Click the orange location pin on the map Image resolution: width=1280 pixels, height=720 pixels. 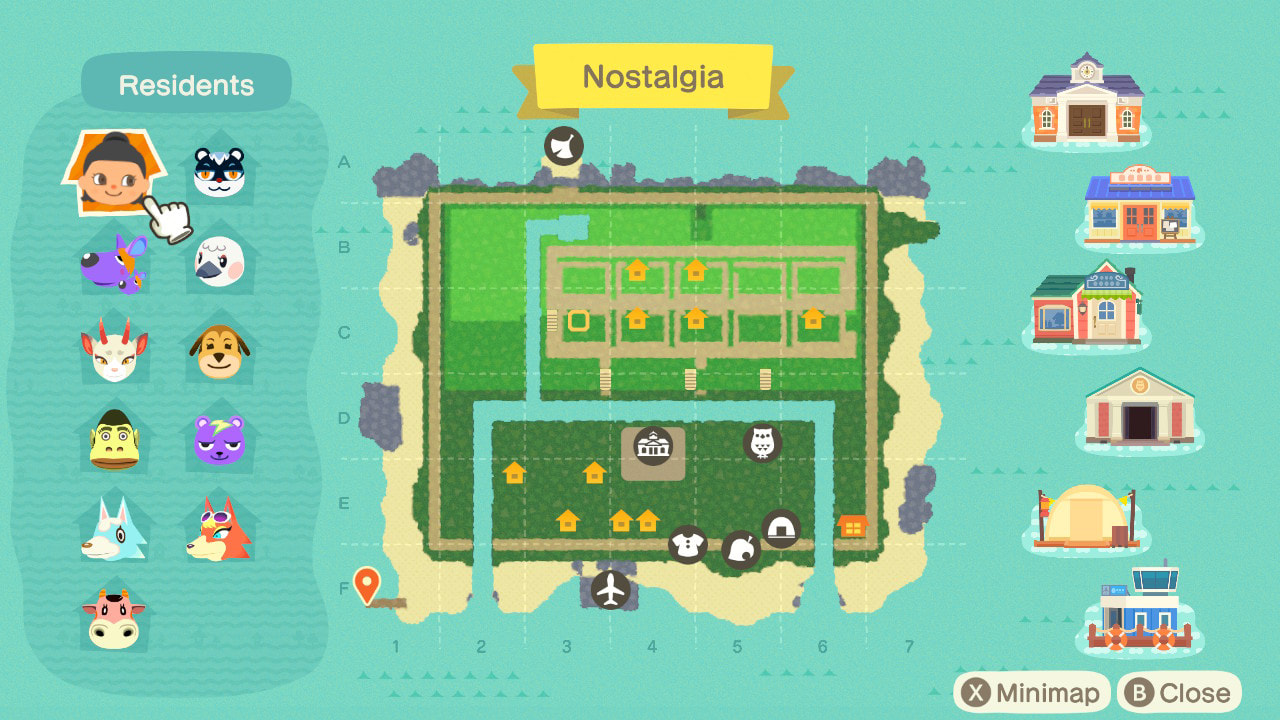[x=367, y=585]
